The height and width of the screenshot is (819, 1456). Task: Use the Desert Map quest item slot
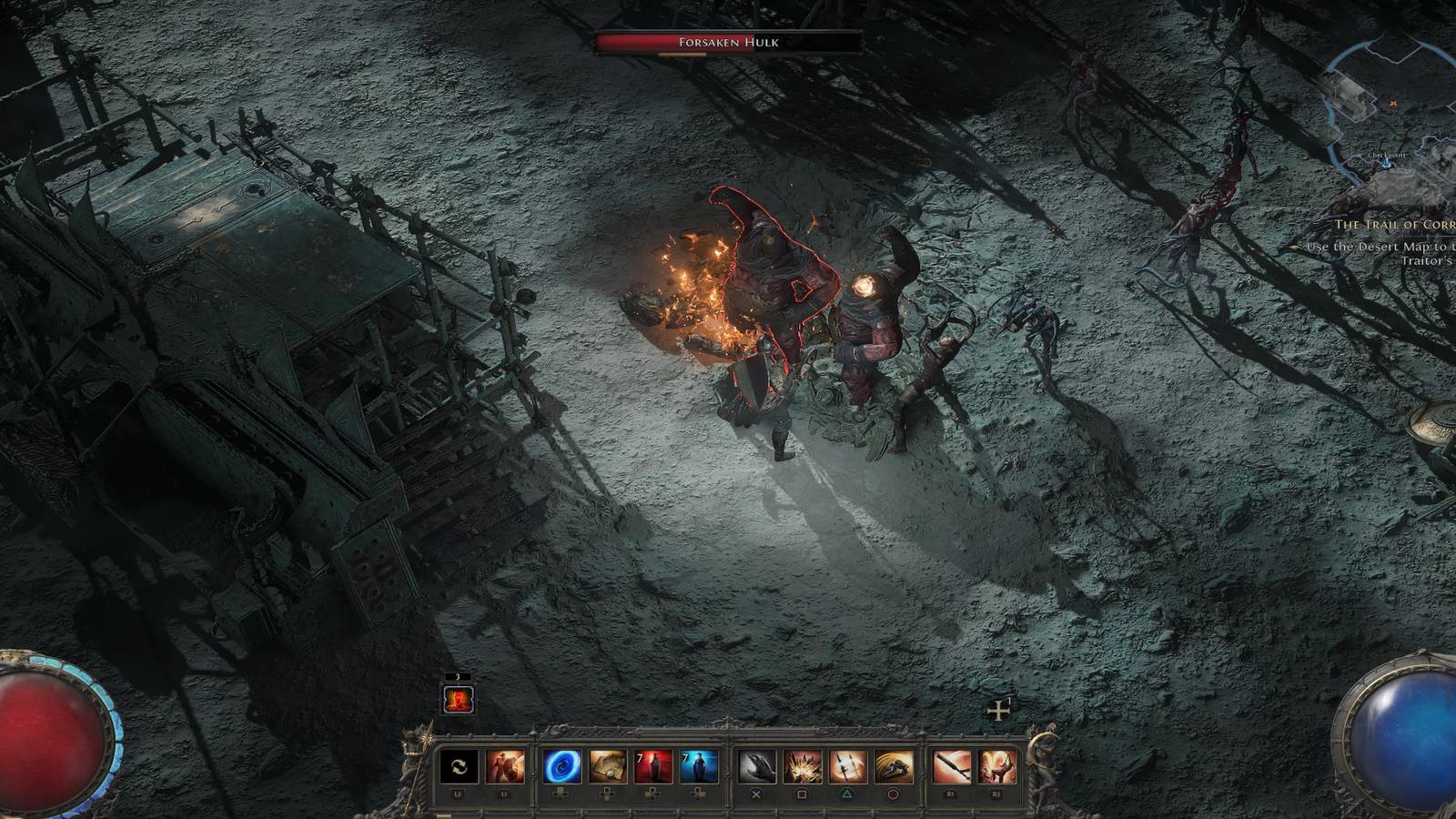607,764
